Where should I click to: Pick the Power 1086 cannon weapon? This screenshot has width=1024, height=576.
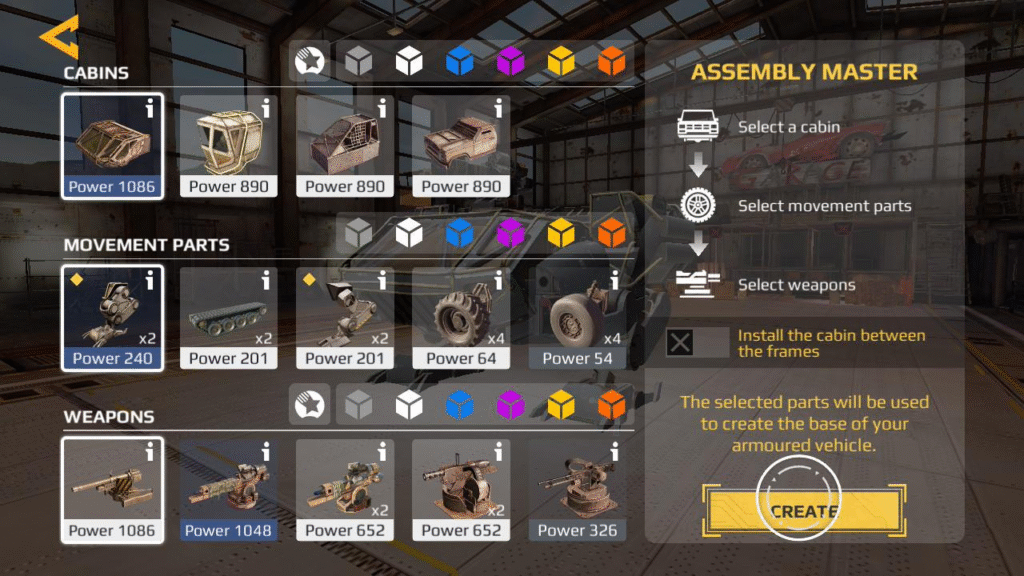tap(112, 490)
